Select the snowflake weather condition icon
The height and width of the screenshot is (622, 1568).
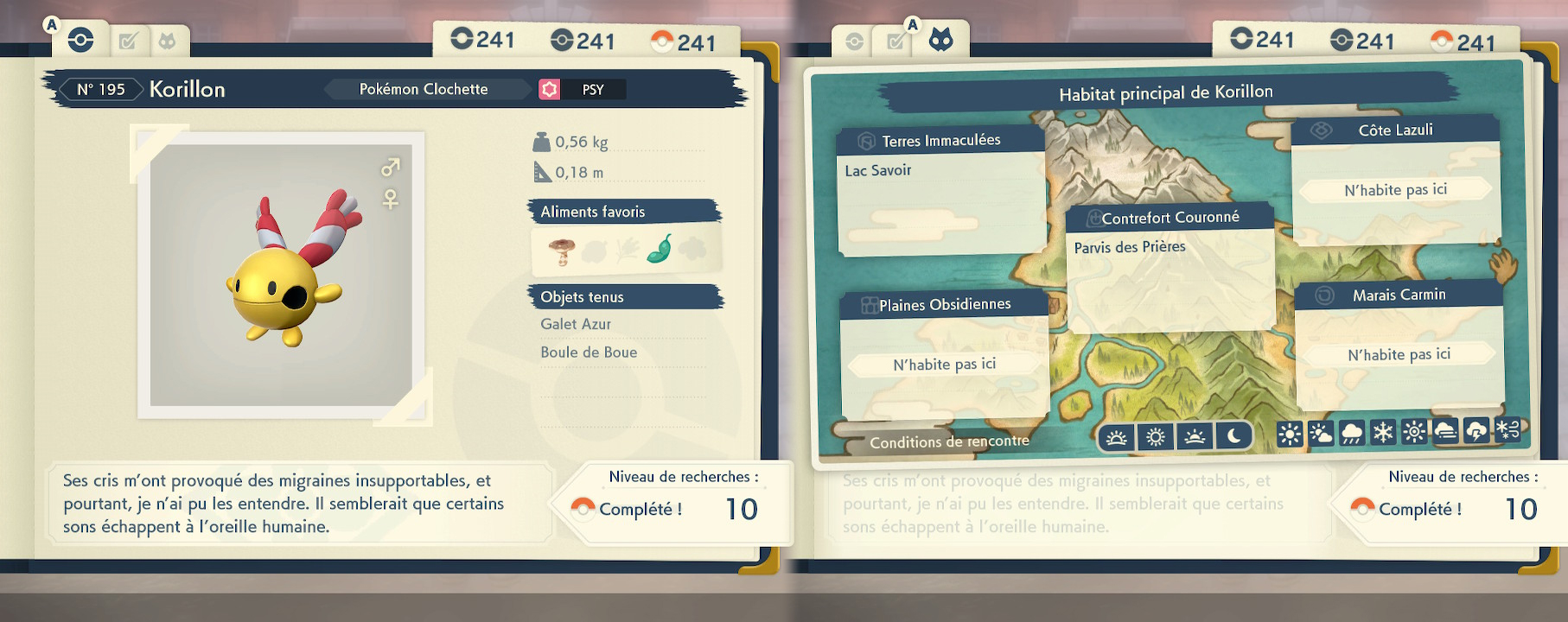tap(1383, 432)
